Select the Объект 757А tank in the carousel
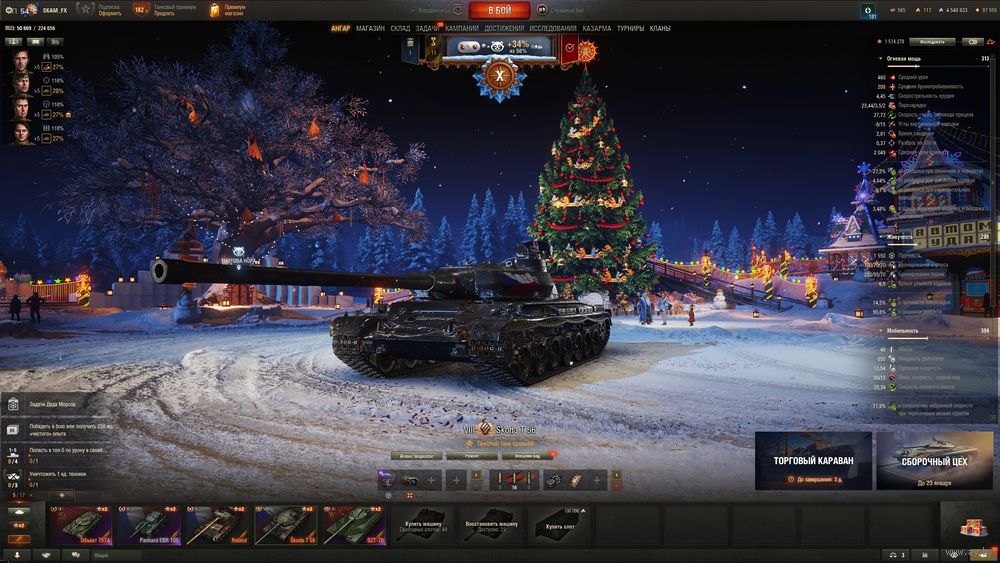The image size is (1000, 563). 82,523
